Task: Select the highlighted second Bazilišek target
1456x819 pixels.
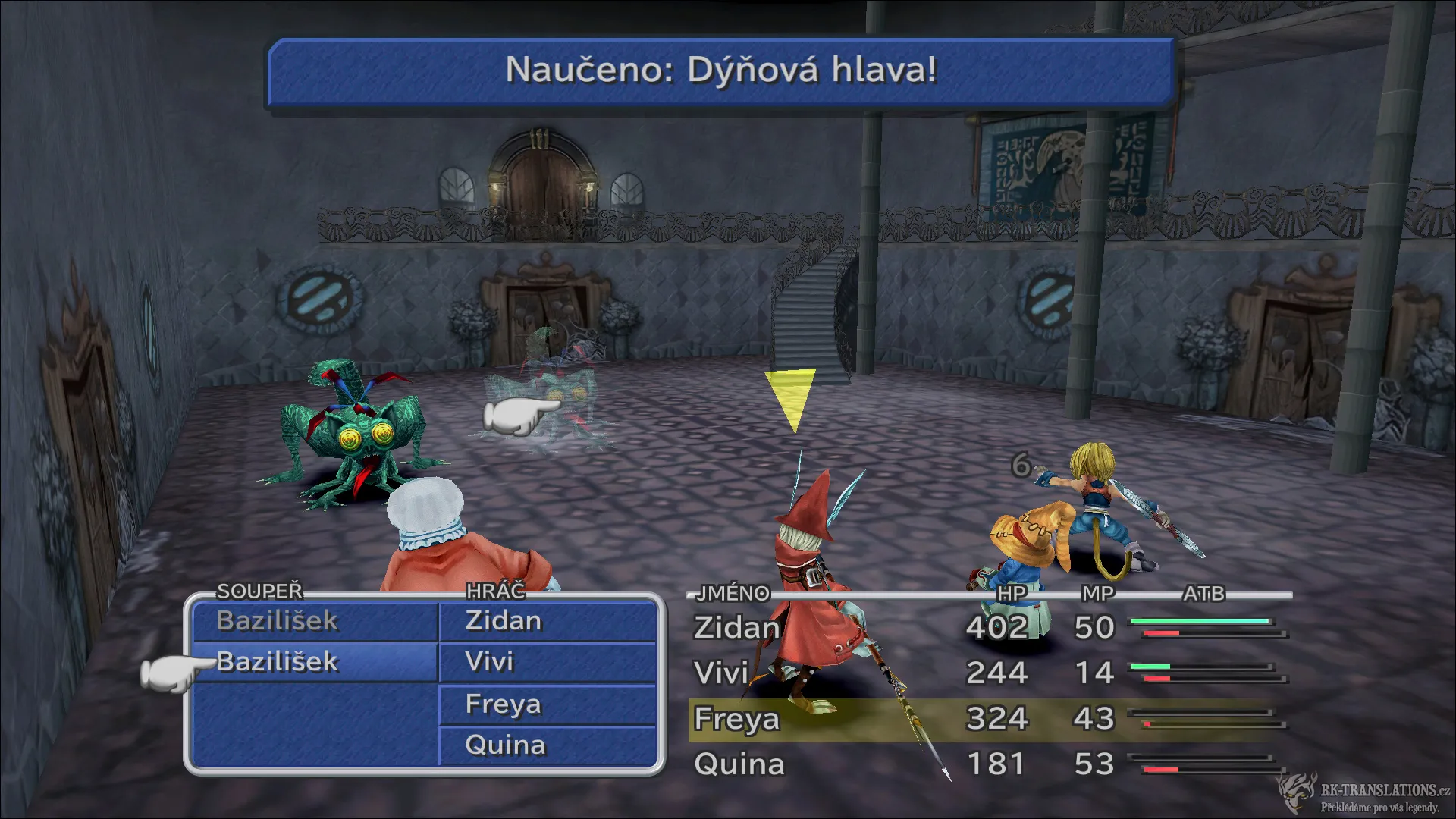Action: point(277,662)
